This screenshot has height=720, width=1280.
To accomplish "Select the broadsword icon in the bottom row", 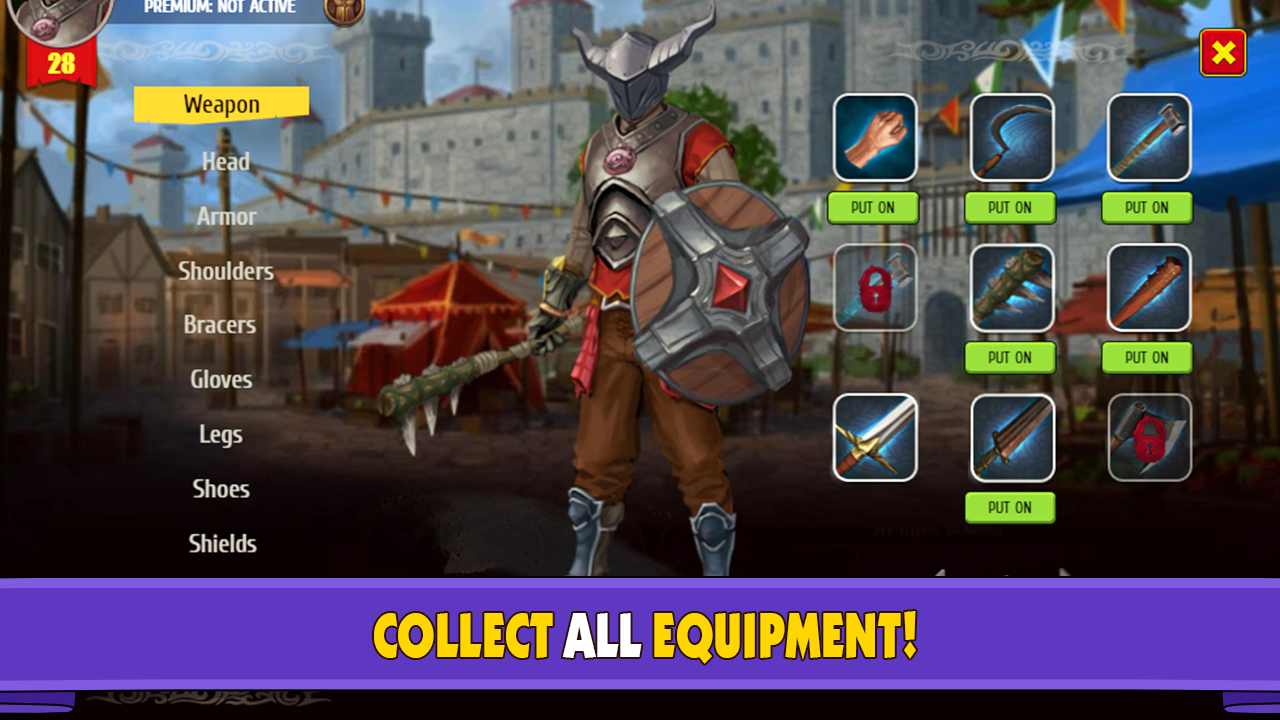I will [x=1011, y=437].
